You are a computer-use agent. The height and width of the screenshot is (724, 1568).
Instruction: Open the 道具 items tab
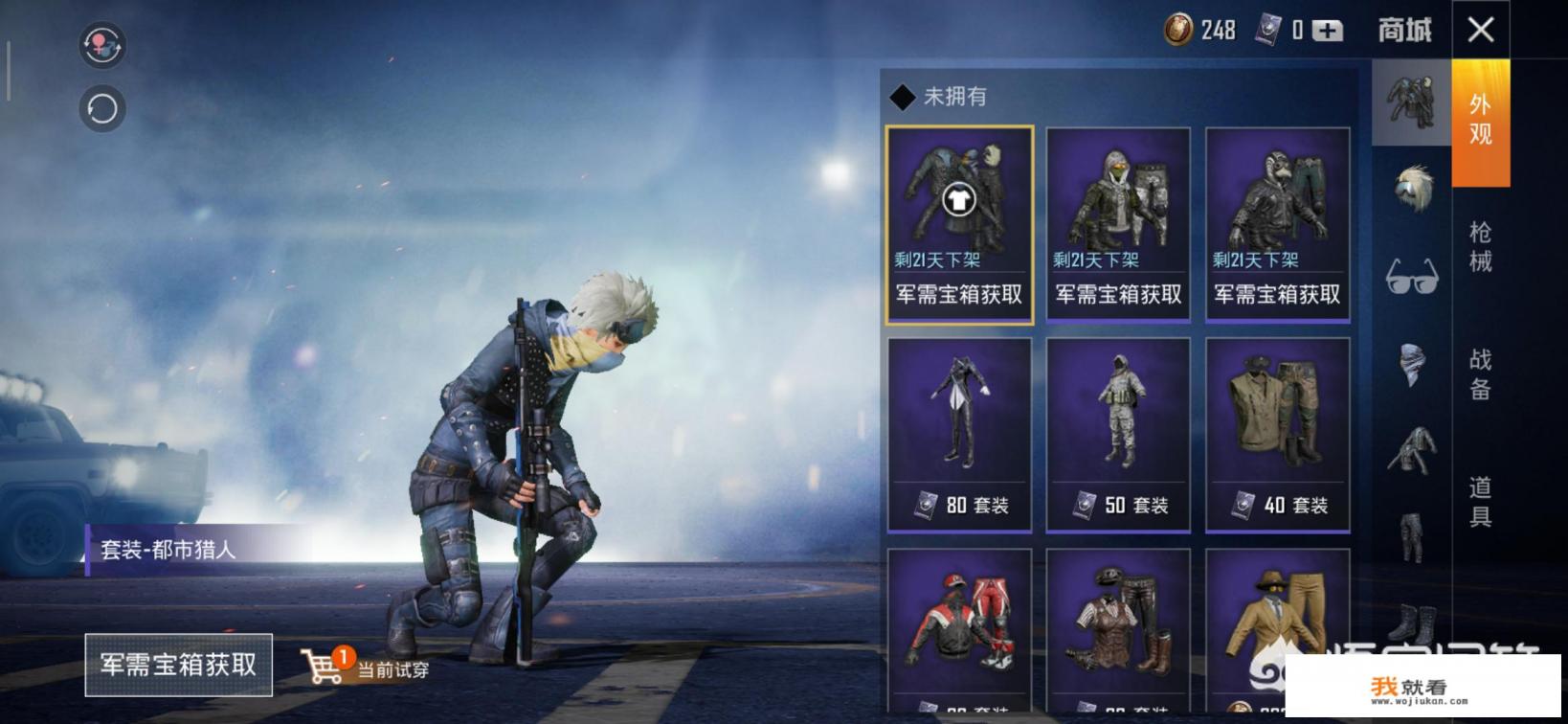click(1480, 502)
